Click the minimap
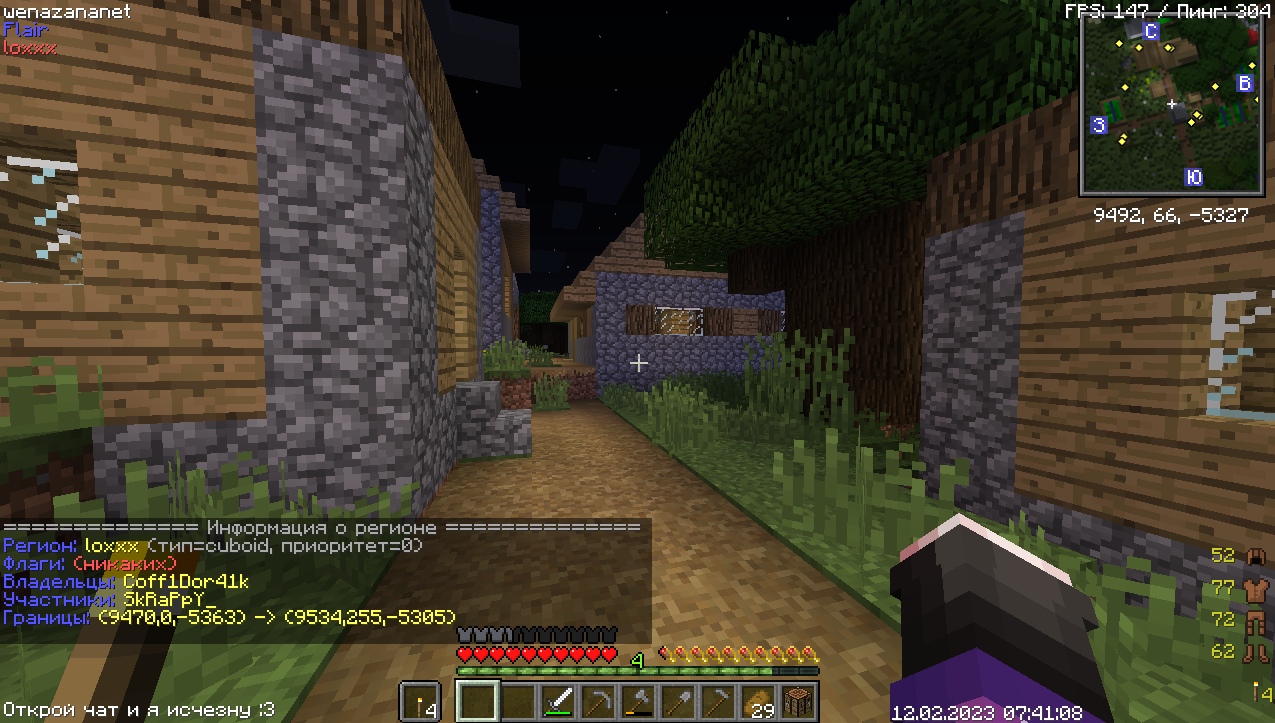 pos(1172,106)
